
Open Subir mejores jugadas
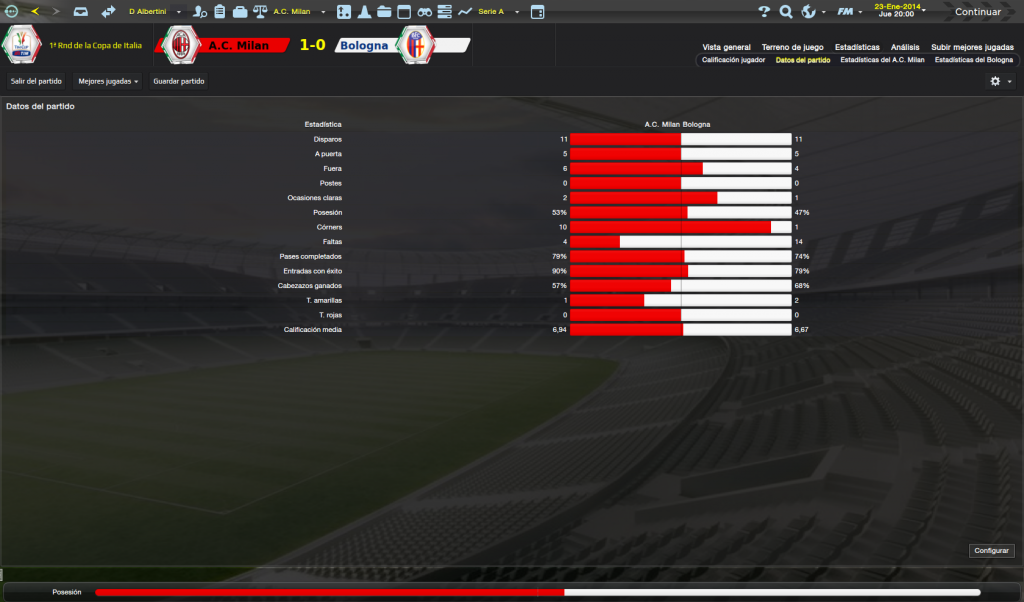(x=971, y=47)
